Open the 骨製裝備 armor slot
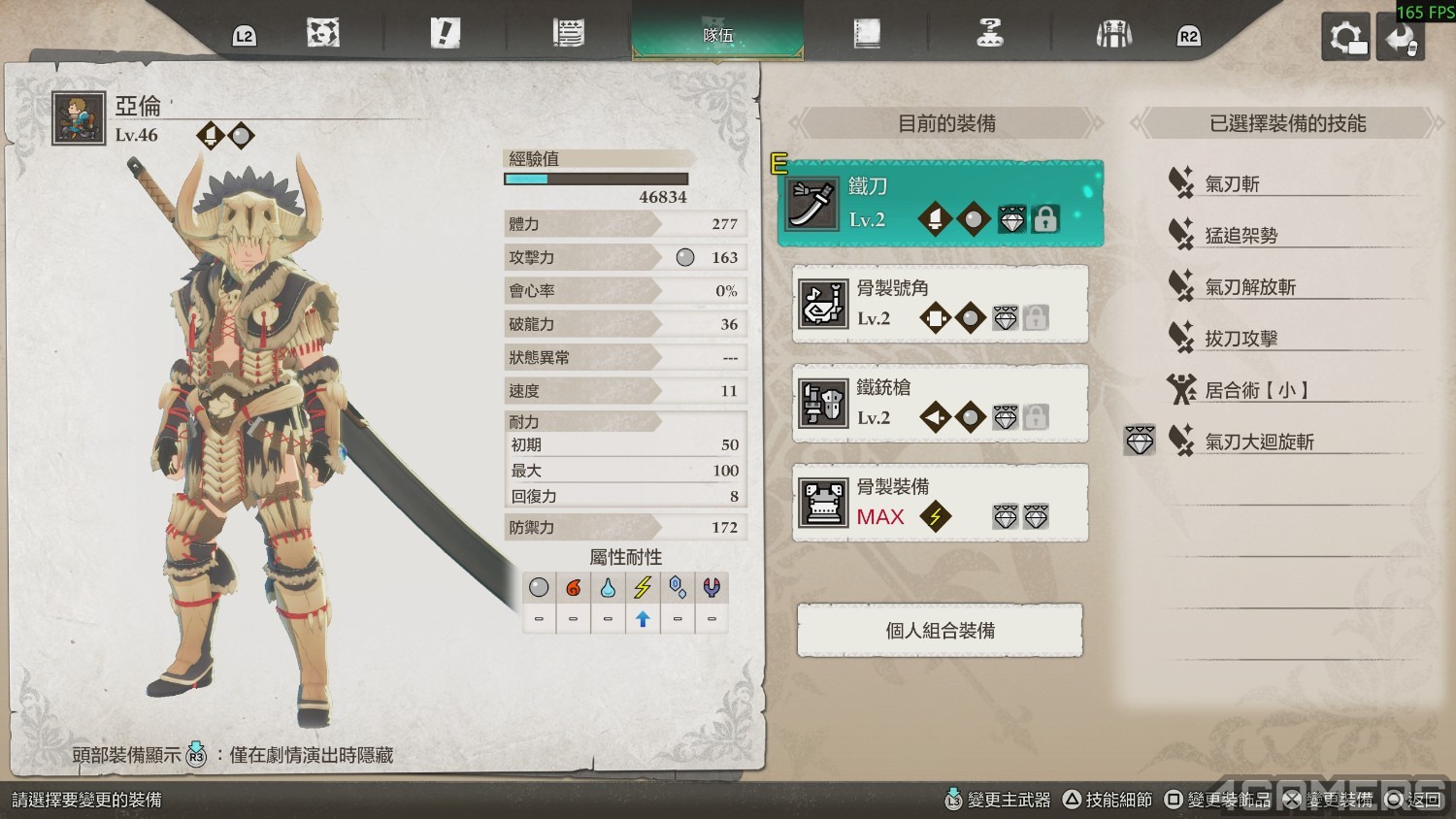 click(940, 503)
